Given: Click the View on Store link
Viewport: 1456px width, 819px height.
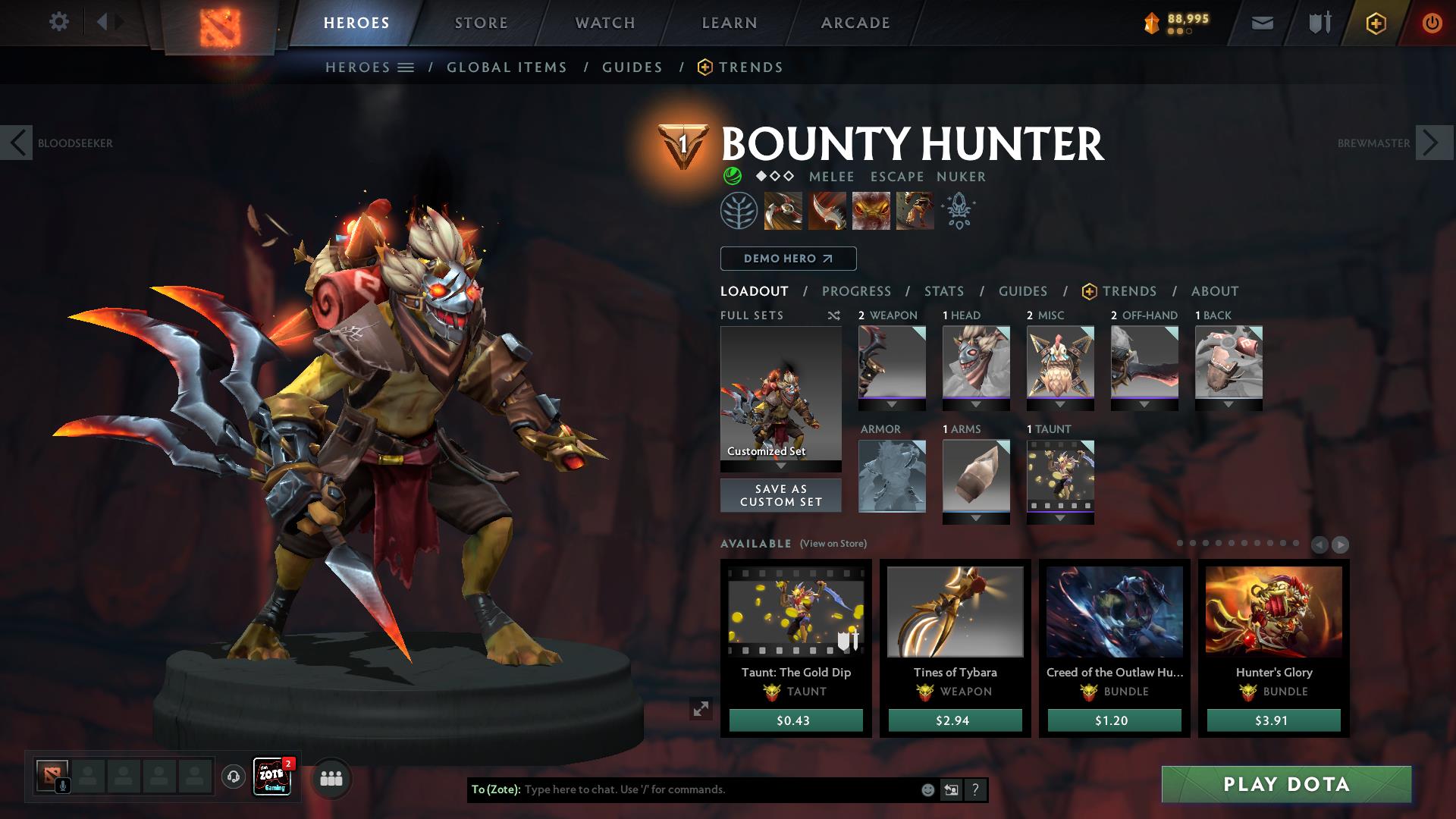Looking at the screenshot, I should point(833,544).
